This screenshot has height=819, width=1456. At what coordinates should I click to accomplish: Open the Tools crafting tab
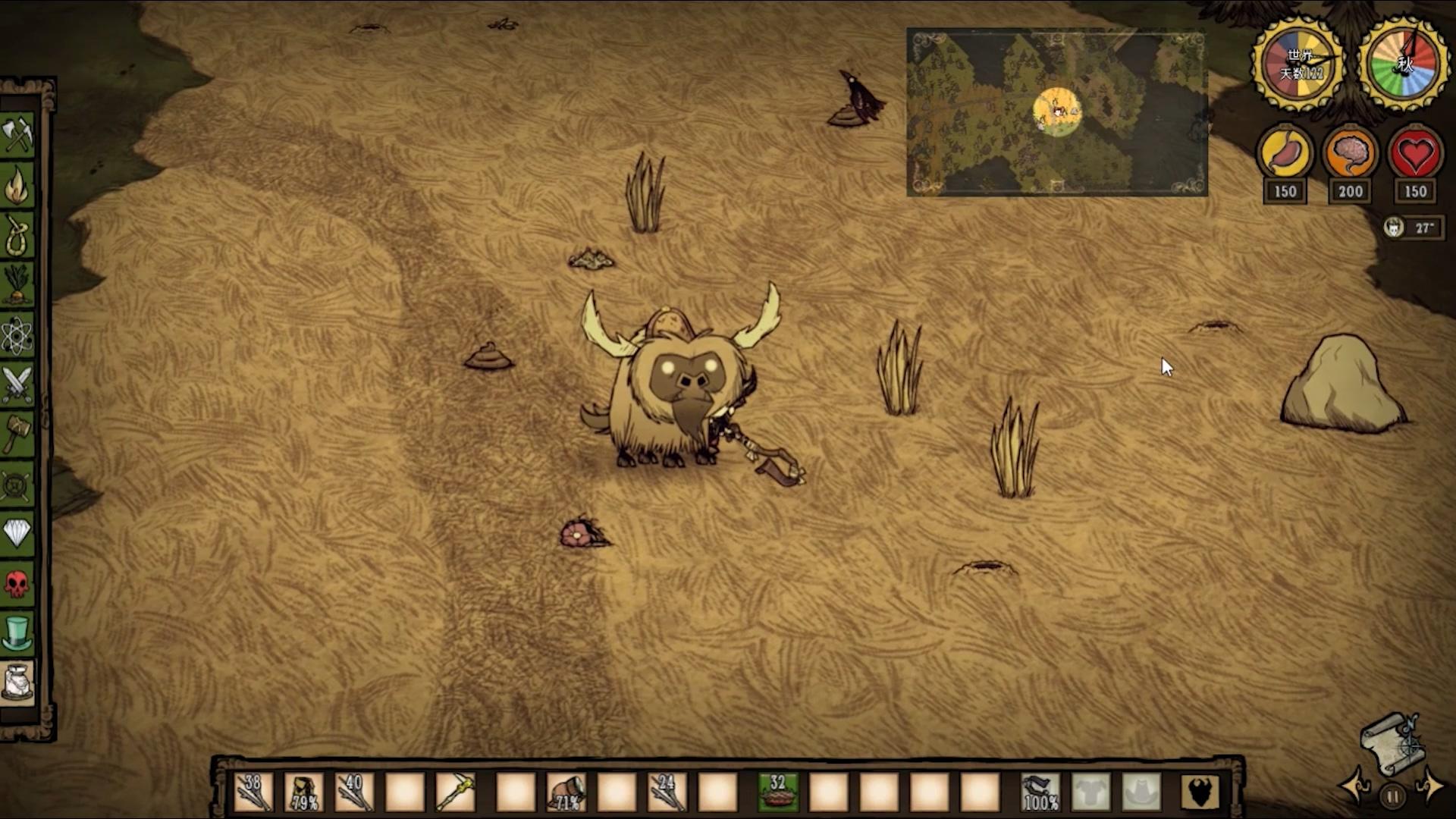coord(17,135)
